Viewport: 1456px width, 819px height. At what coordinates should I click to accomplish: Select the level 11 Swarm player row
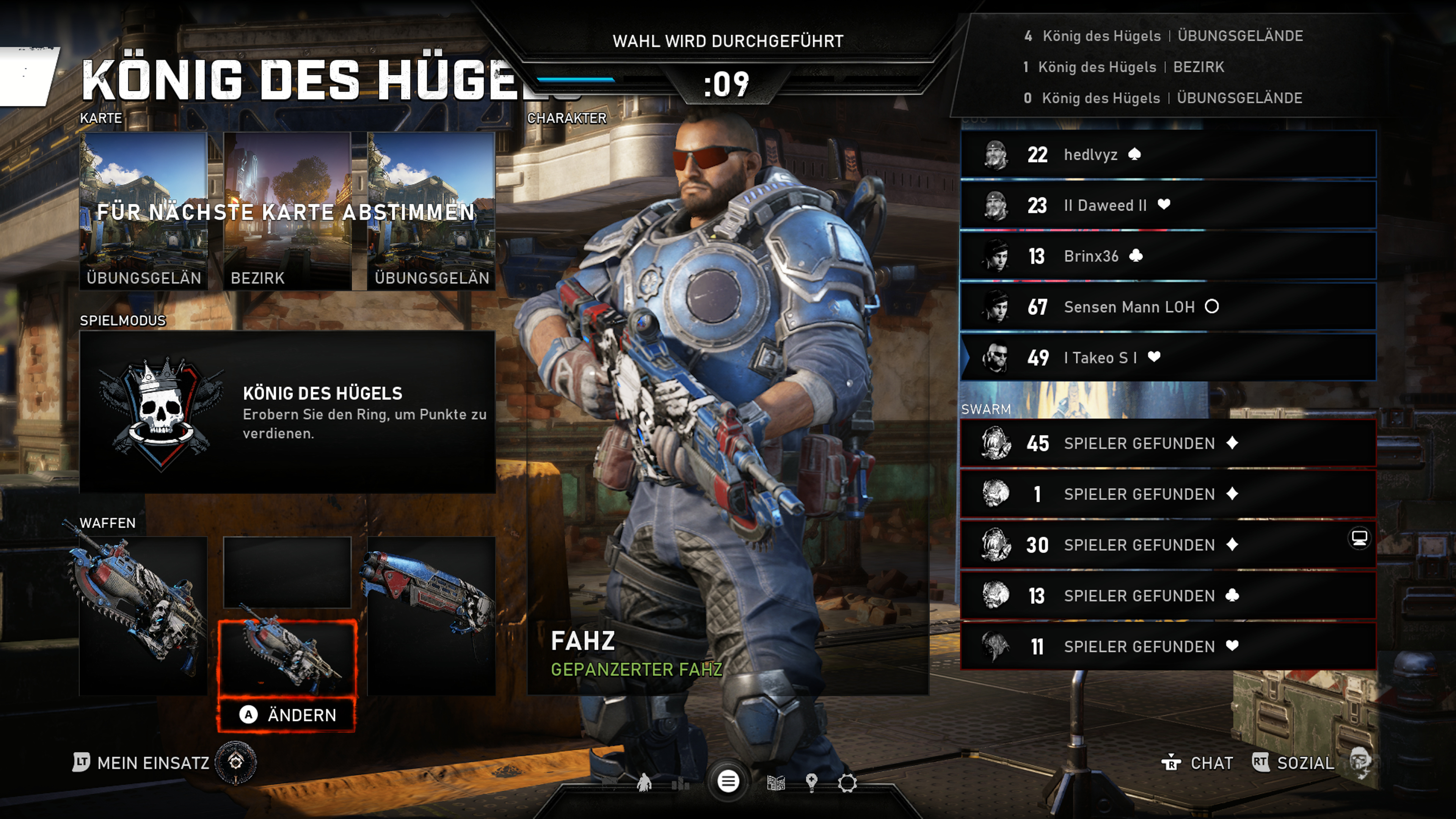1168,646
